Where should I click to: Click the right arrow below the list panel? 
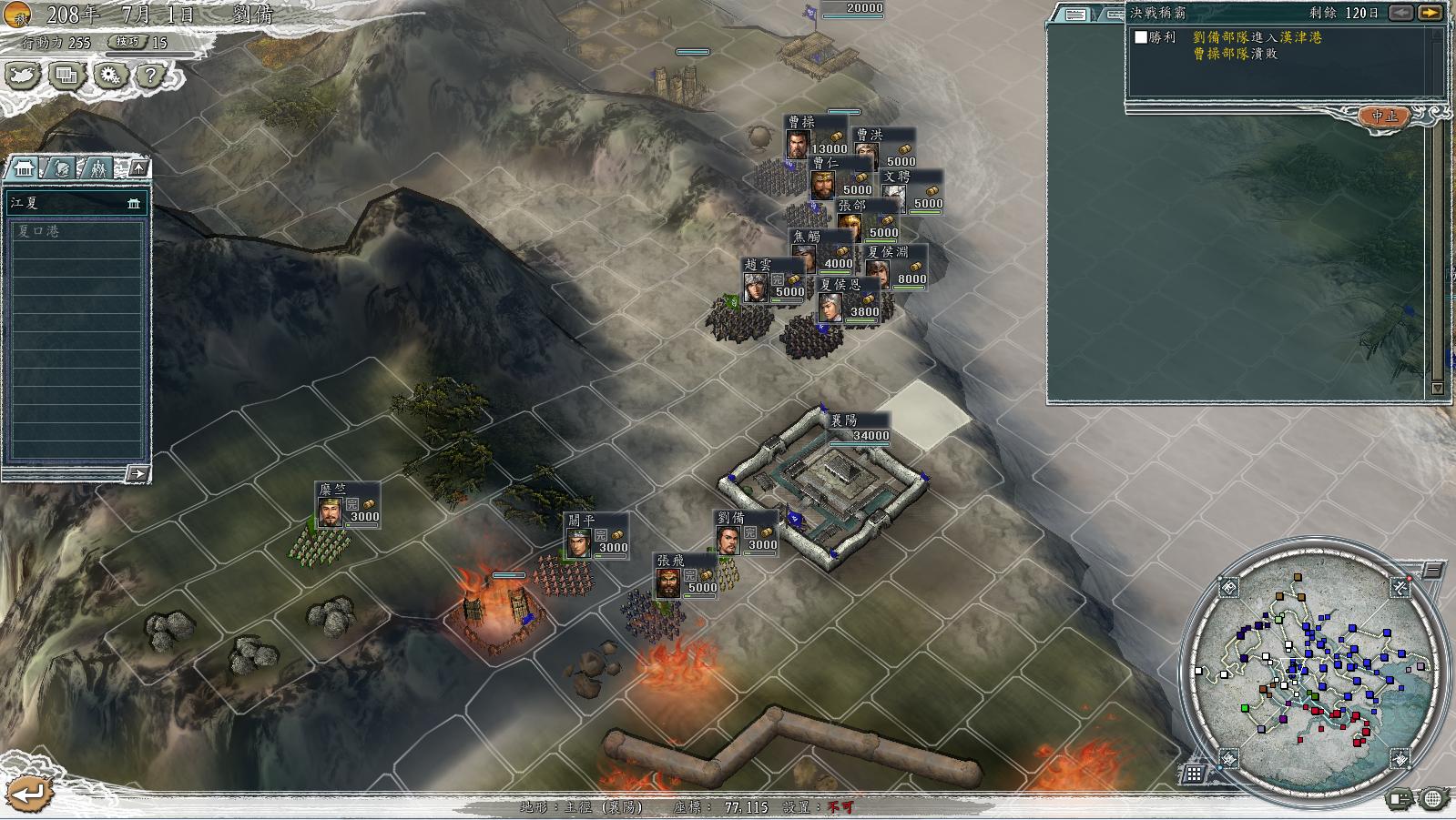(137, 473)
